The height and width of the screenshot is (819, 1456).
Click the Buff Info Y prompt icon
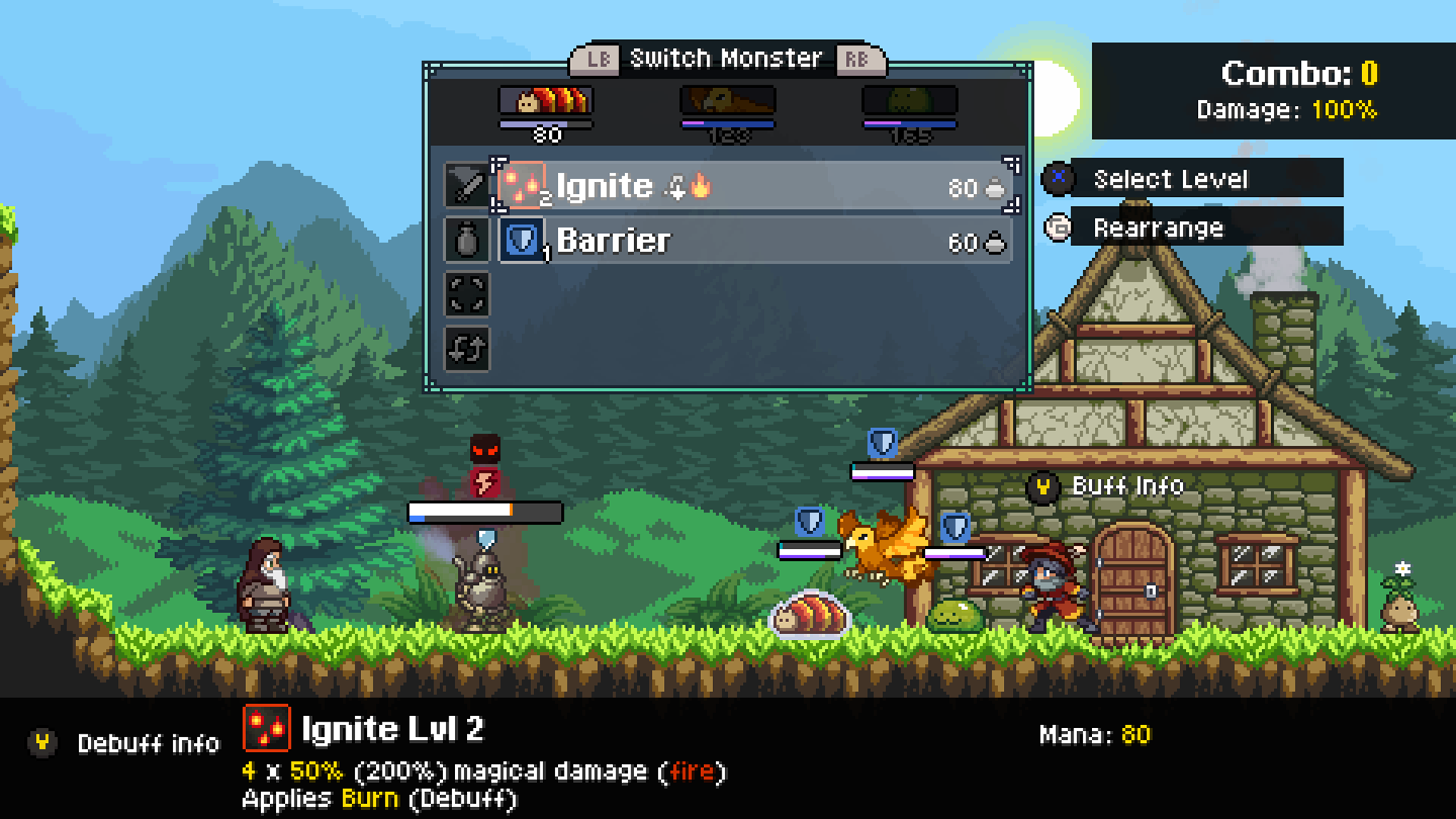coord(1045,488)
